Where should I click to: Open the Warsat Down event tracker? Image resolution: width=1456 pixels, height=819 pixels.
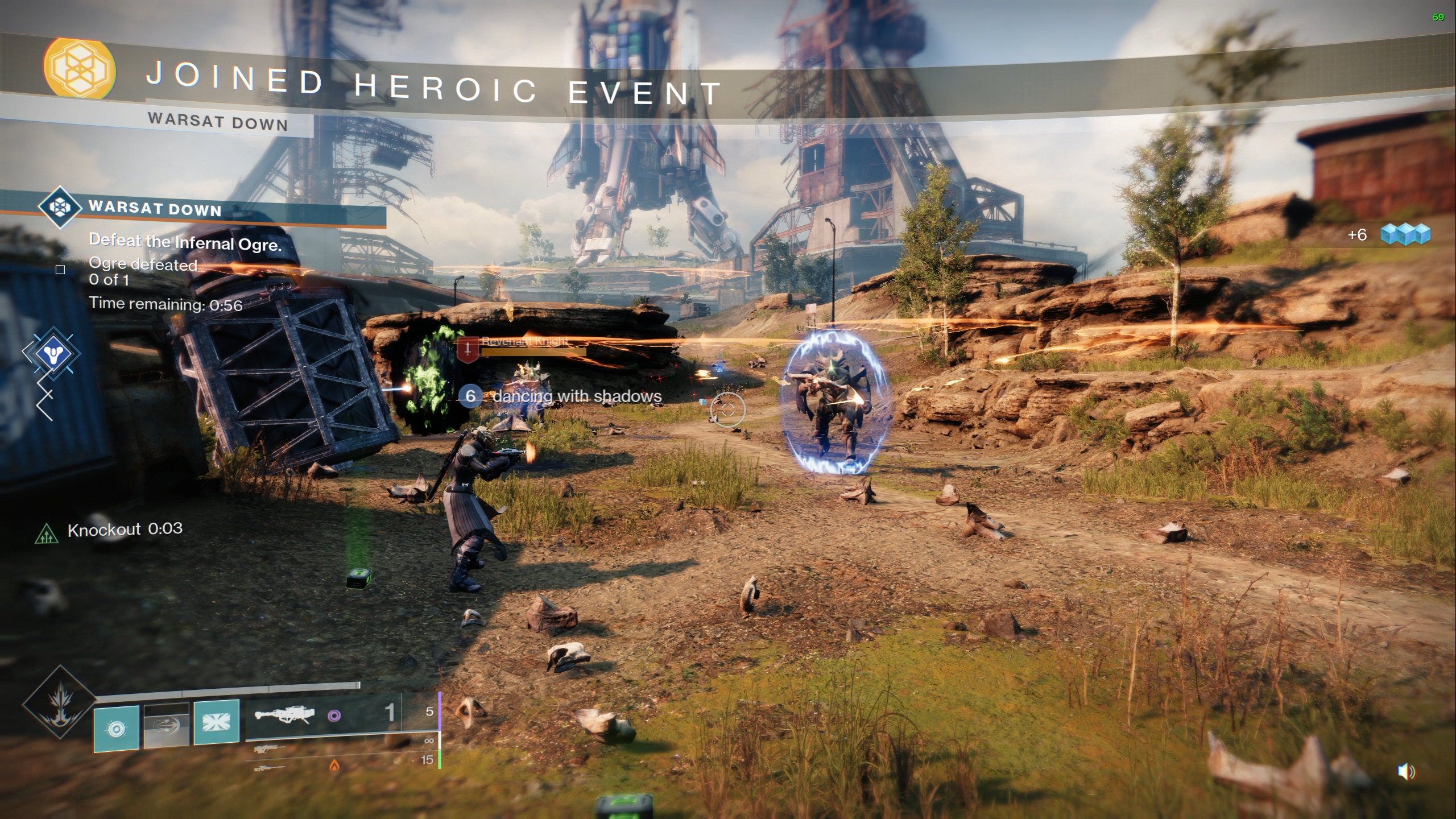[x=155, y=208]
